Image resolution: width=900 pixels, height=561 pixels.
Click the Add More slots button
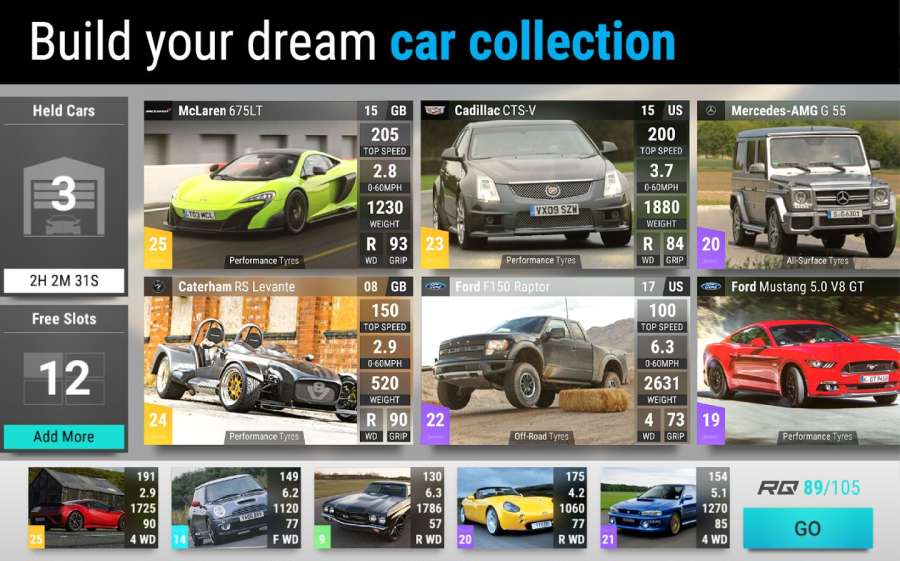pos(64,436)
